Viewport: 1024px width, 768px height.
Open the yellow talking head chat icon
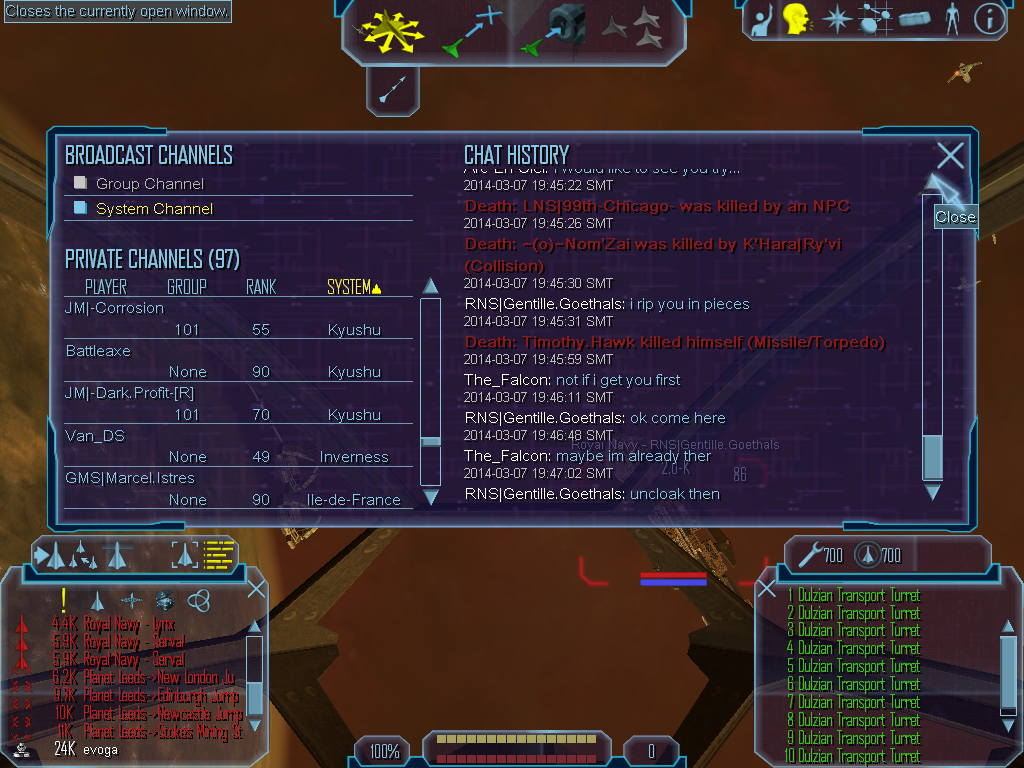coord(796,18)
